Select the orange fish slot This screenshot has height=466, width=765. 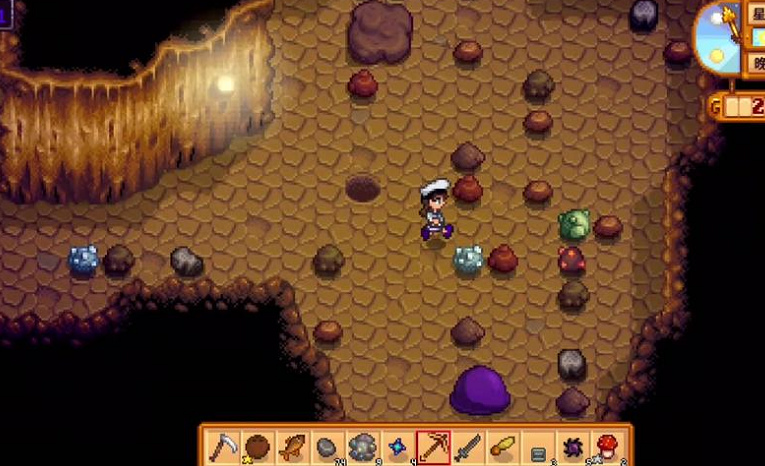tap(294, 446)
